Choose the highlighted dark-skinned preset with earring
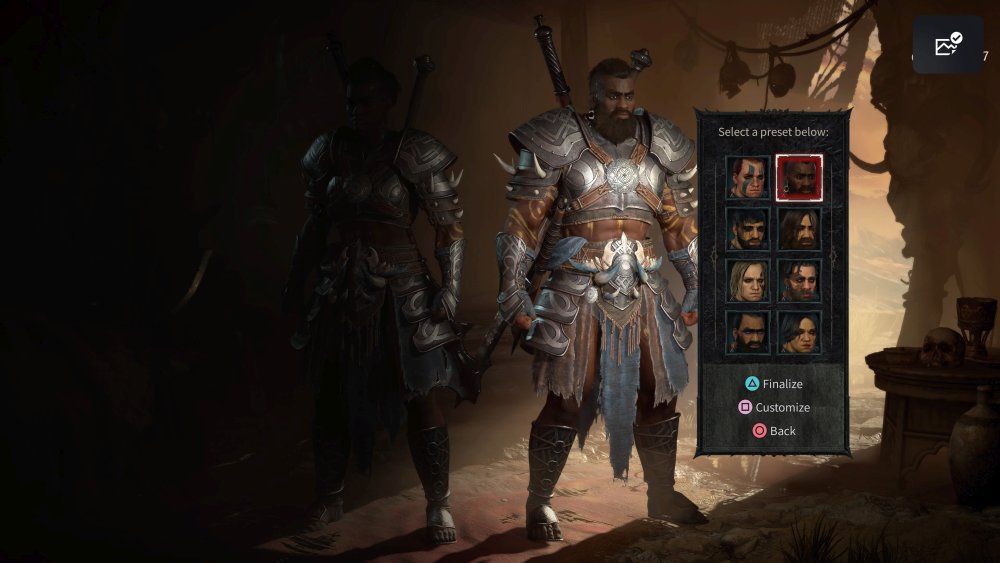Screen dimensions: 1000x563 [x=799, y=178]
